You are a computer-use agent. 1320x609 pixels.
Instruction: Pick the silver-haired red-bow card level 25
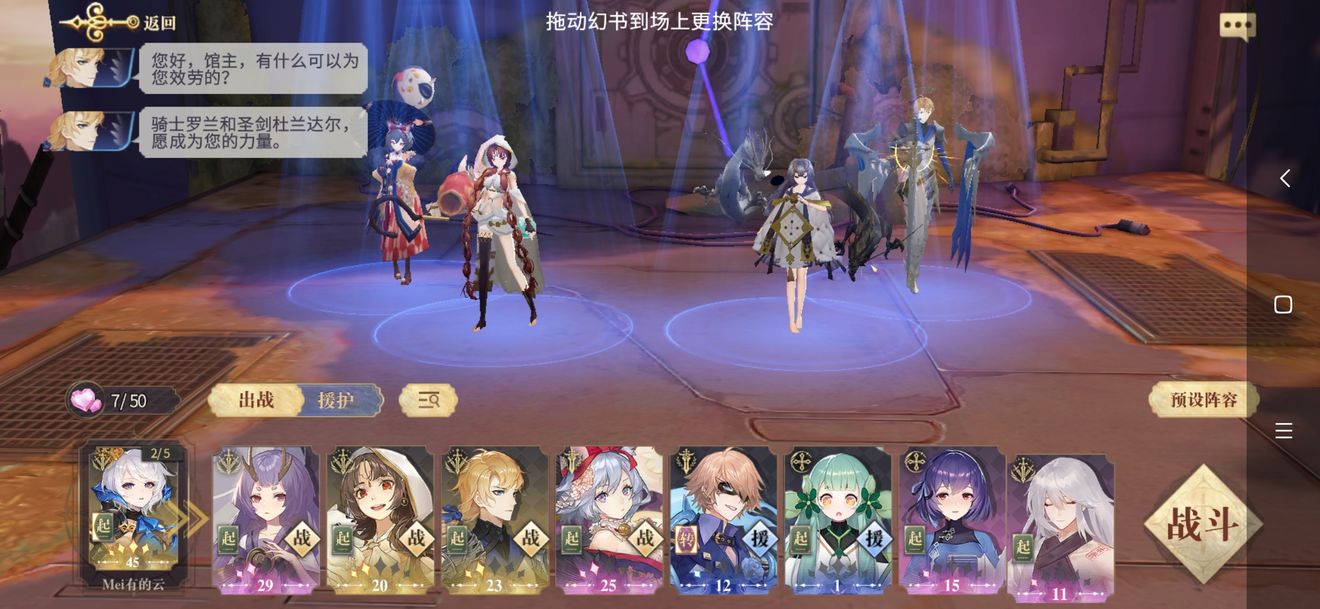[x=609, y=520]
